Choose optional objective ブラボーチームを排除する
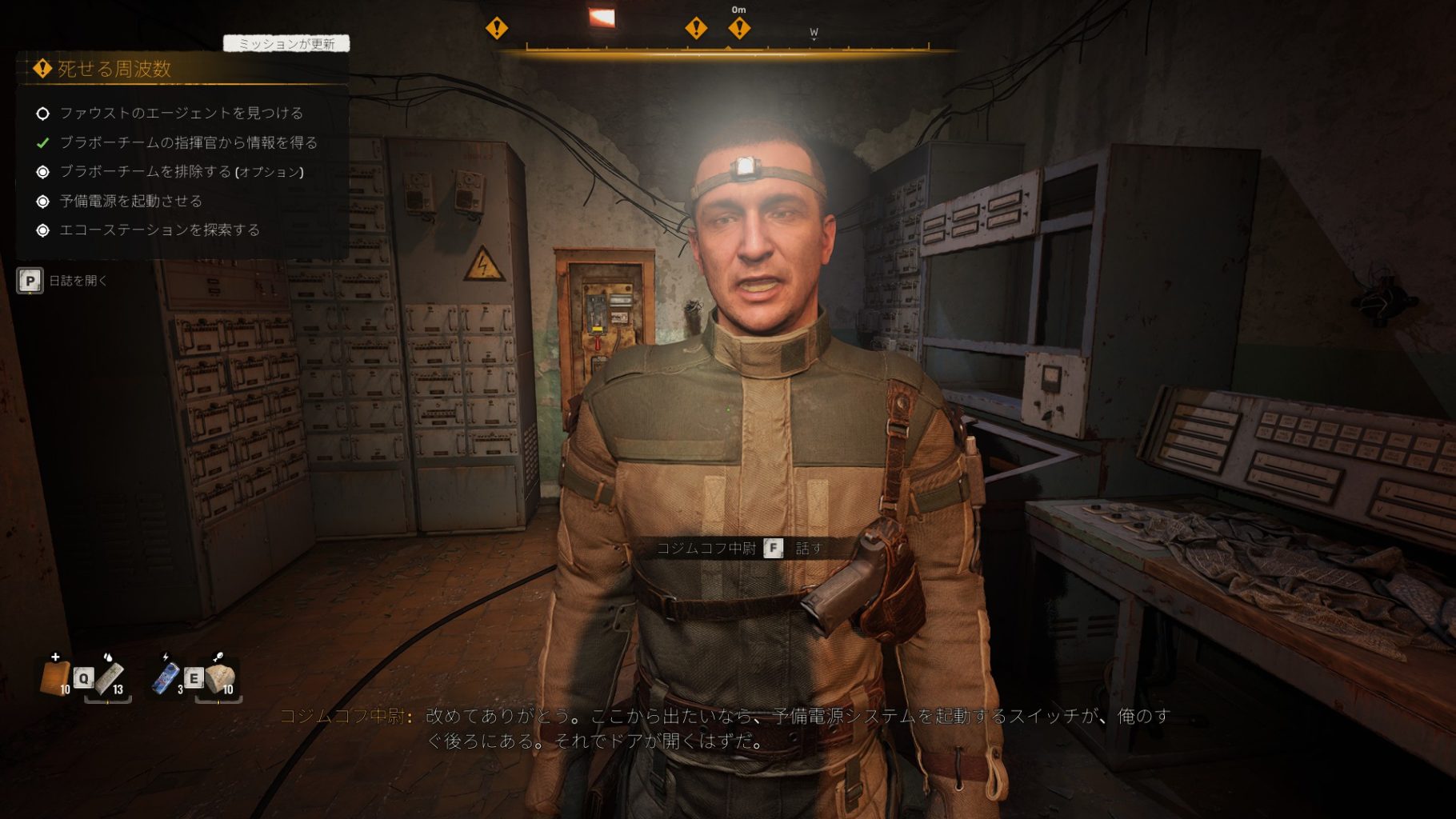Viewport: 1456px width, 819px height. [181, 172]
